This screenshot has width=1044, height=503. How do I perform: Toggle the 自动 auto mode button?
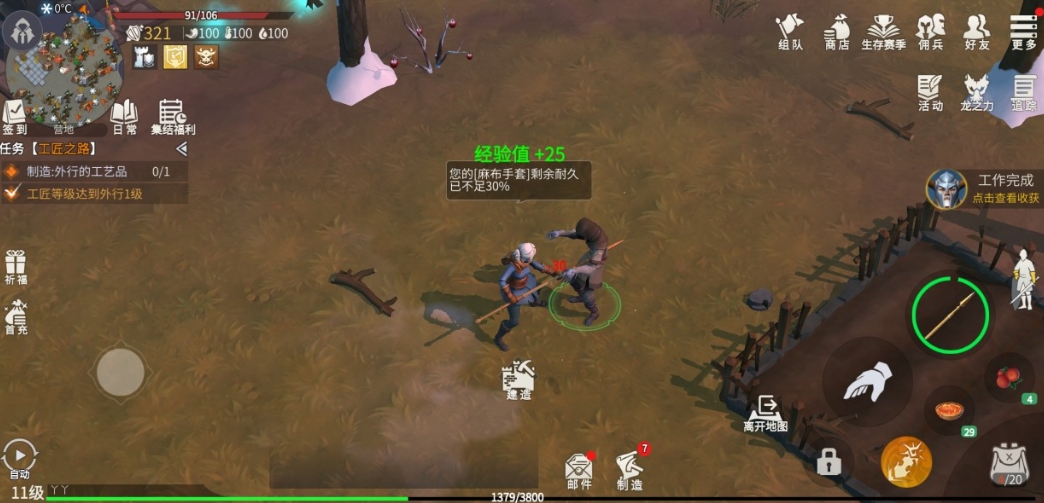(19, 459)
